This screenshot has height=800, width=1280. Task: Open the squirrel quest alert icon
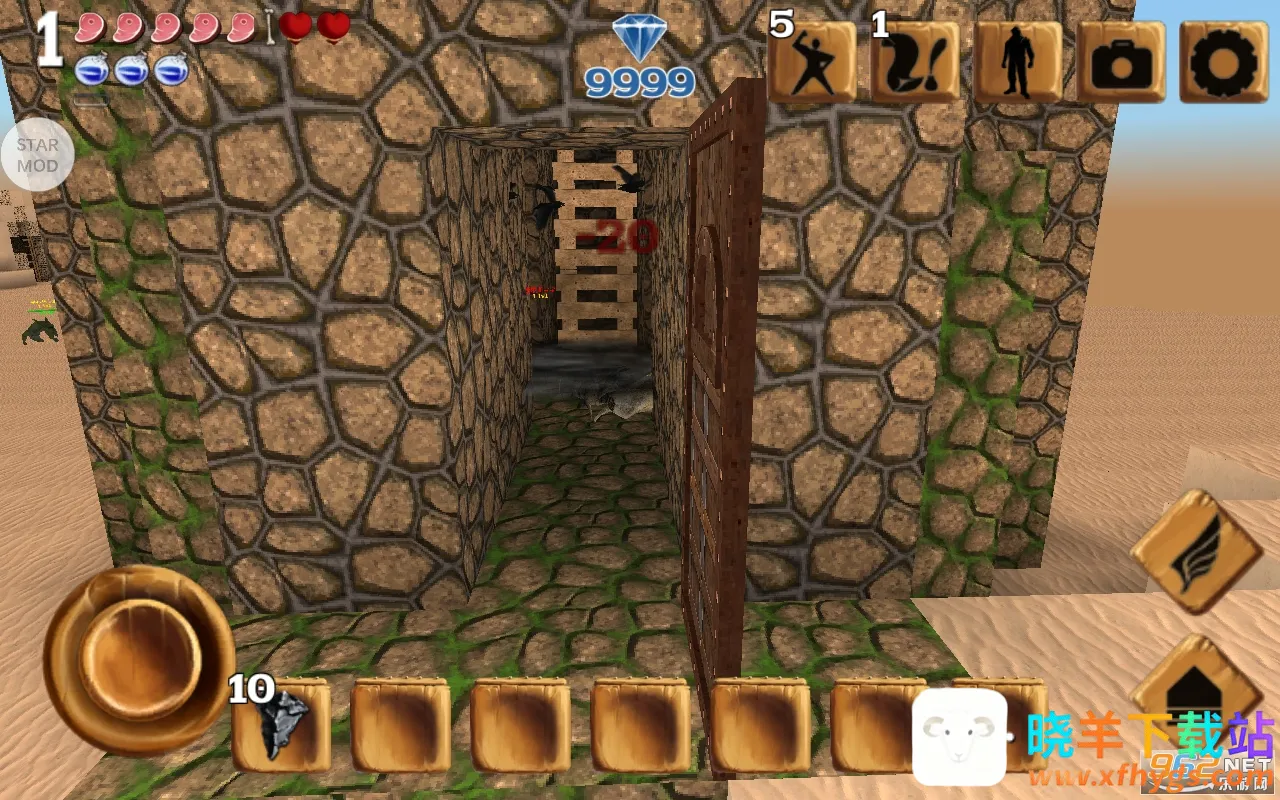[x=915, y=62]
